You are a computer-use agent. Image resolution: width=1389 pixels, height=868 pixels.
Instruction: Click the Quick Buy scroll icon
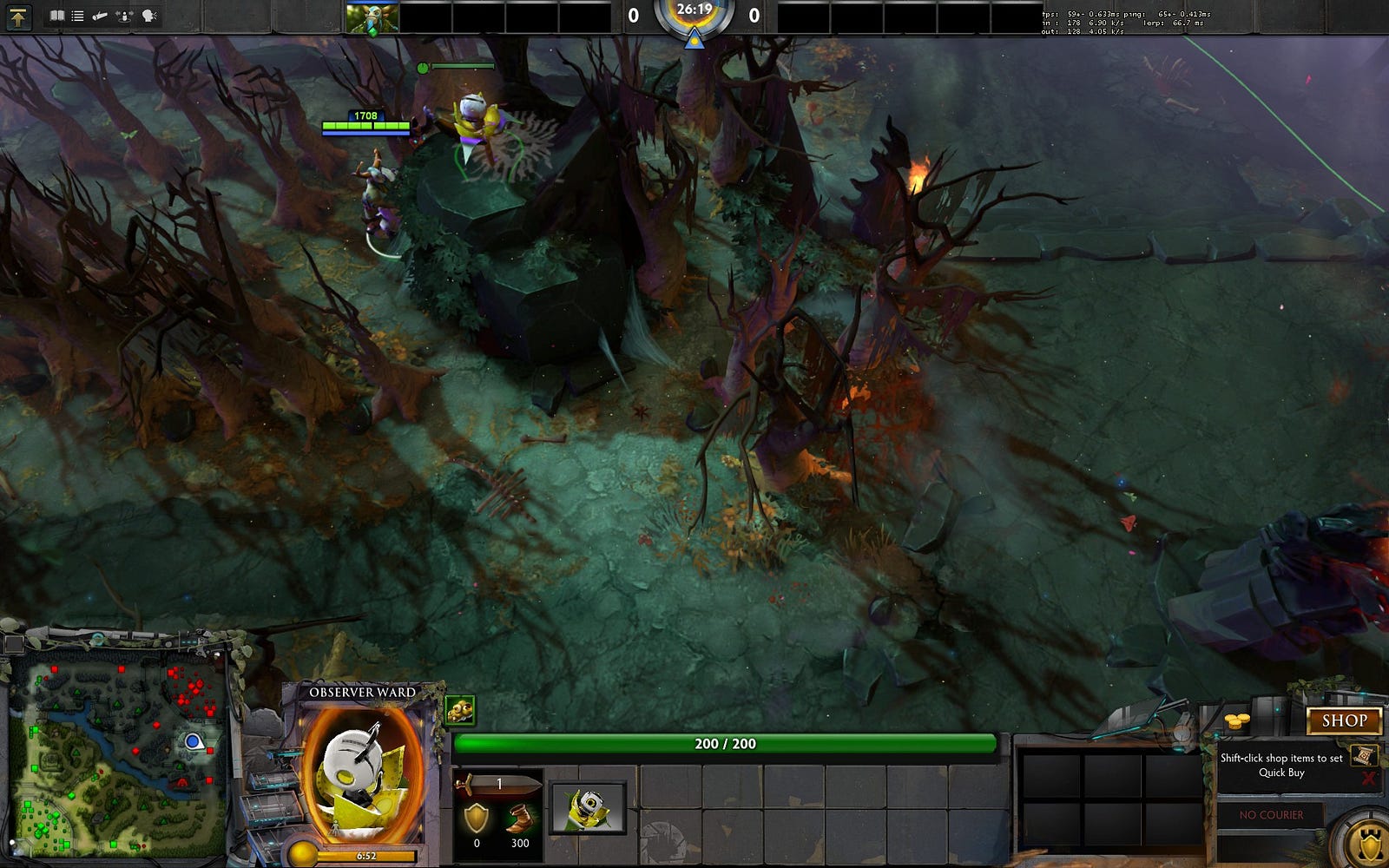coord(1363,755)
